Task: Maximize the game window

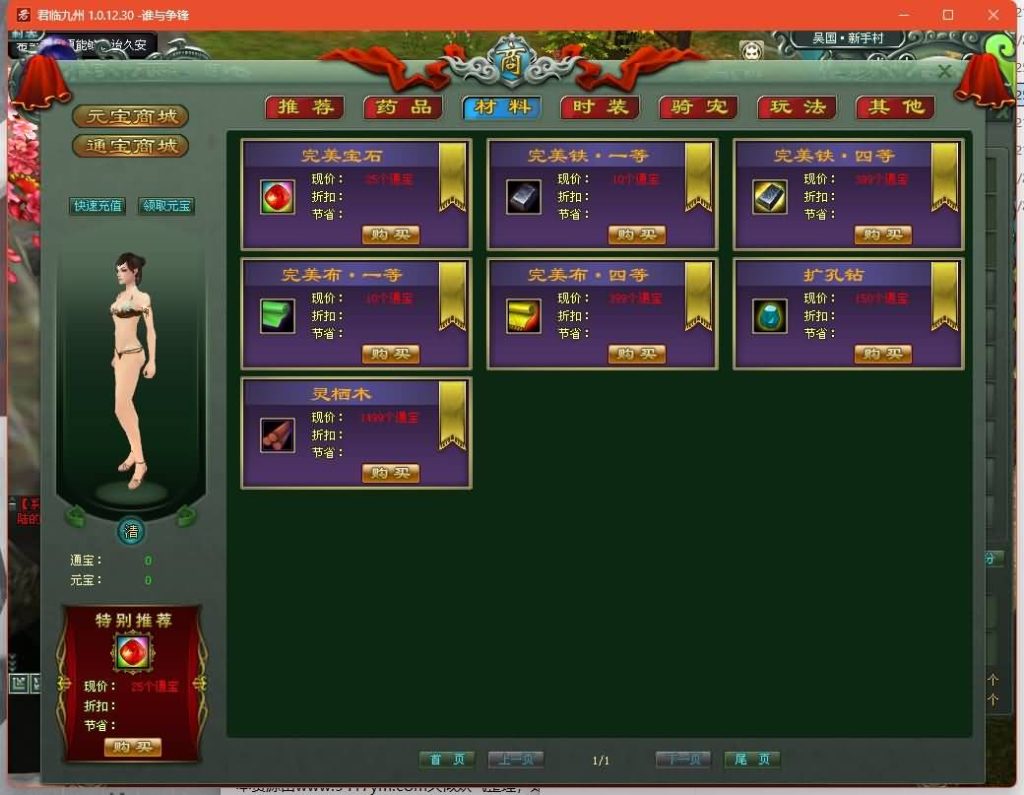Action: (x=948, y=15)
